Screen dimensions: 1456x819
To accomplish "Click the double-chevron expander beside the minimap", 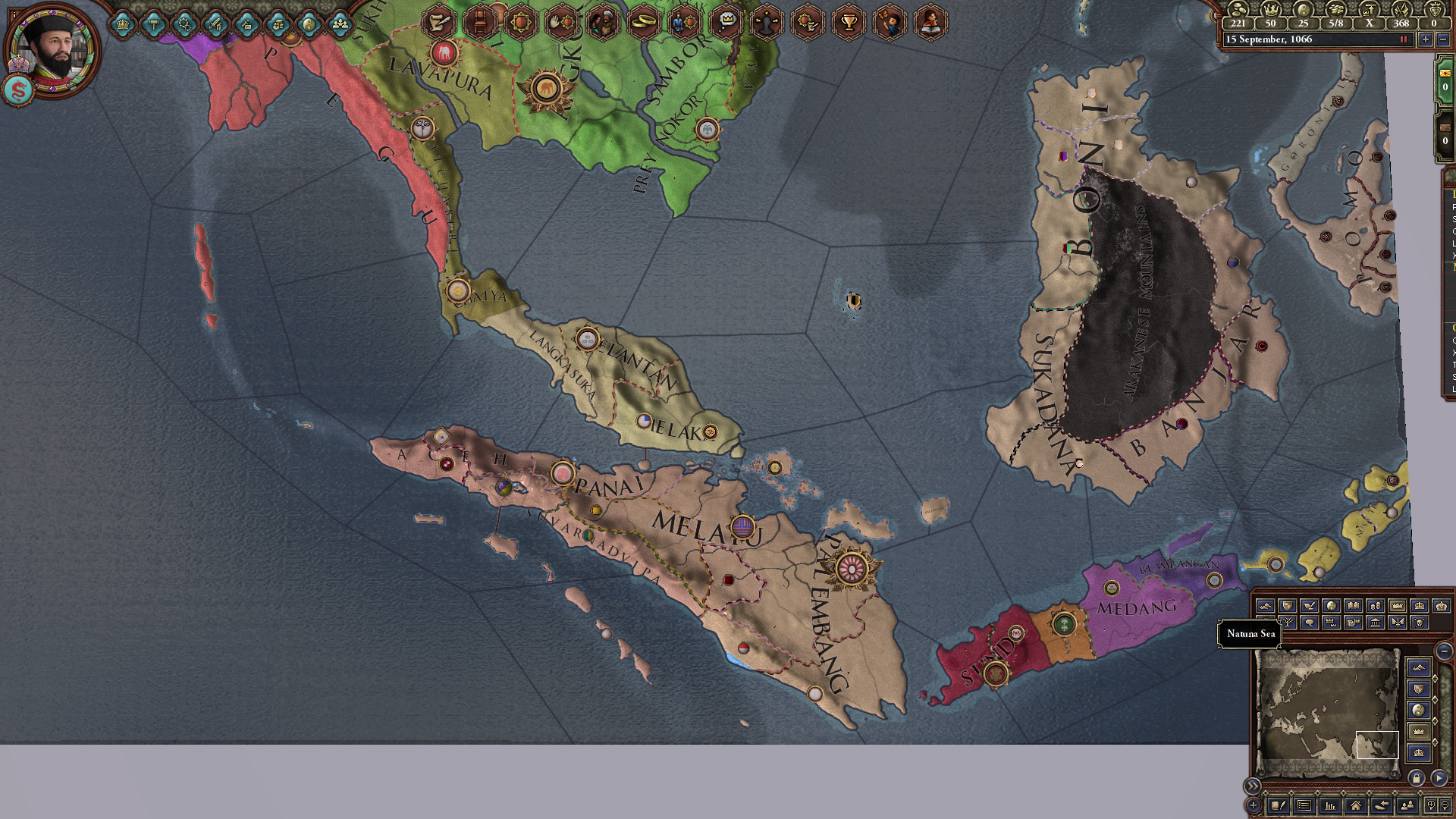I will (x=1253, y=786).
